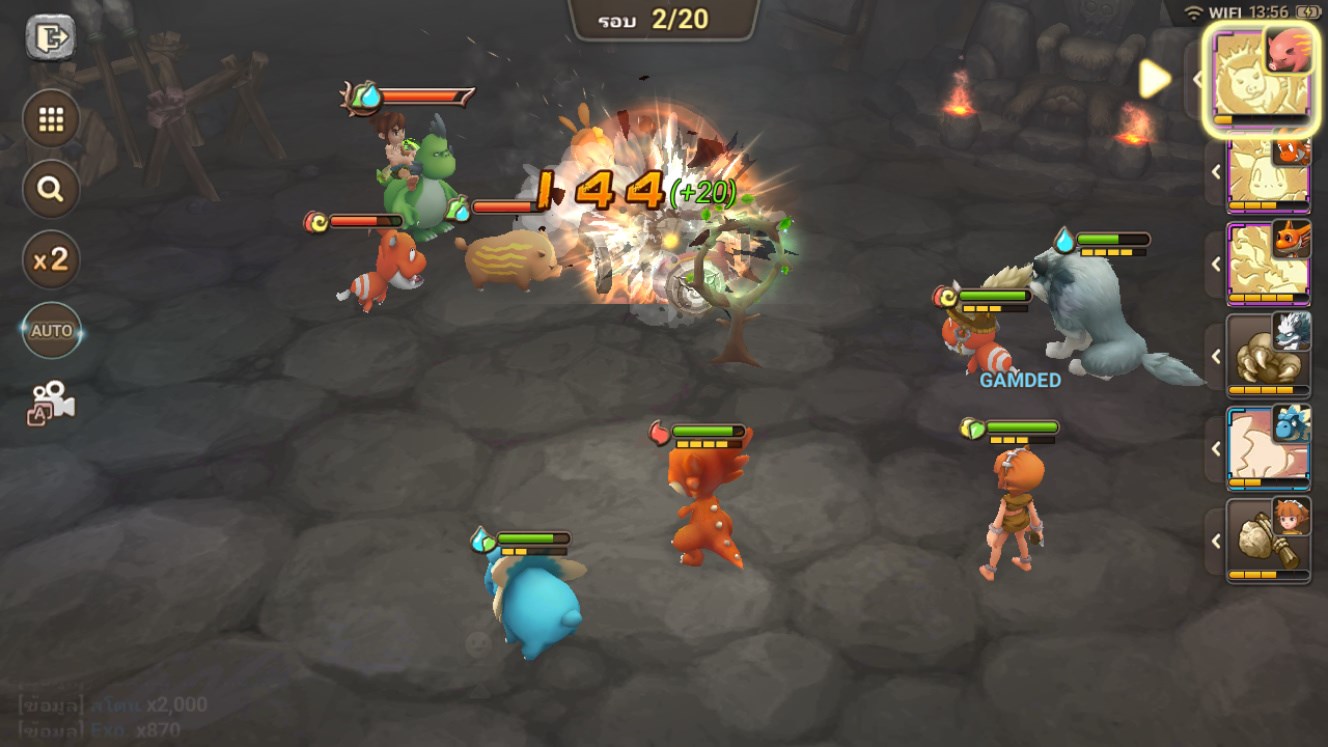Viewport: 1328px width, 747px height.
Task: Expand the arrow beside the stone club card
Action: 1217,541
